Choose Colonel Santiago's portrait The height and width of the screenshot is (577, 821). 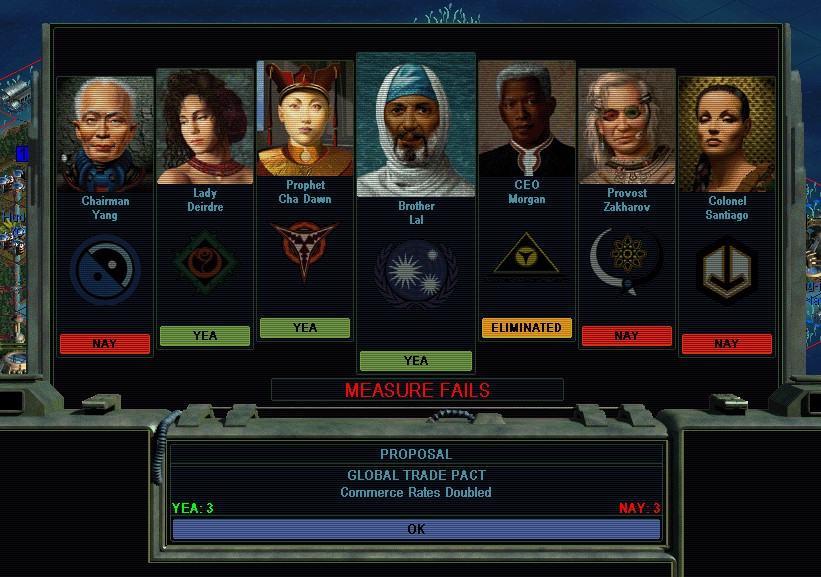727,133
